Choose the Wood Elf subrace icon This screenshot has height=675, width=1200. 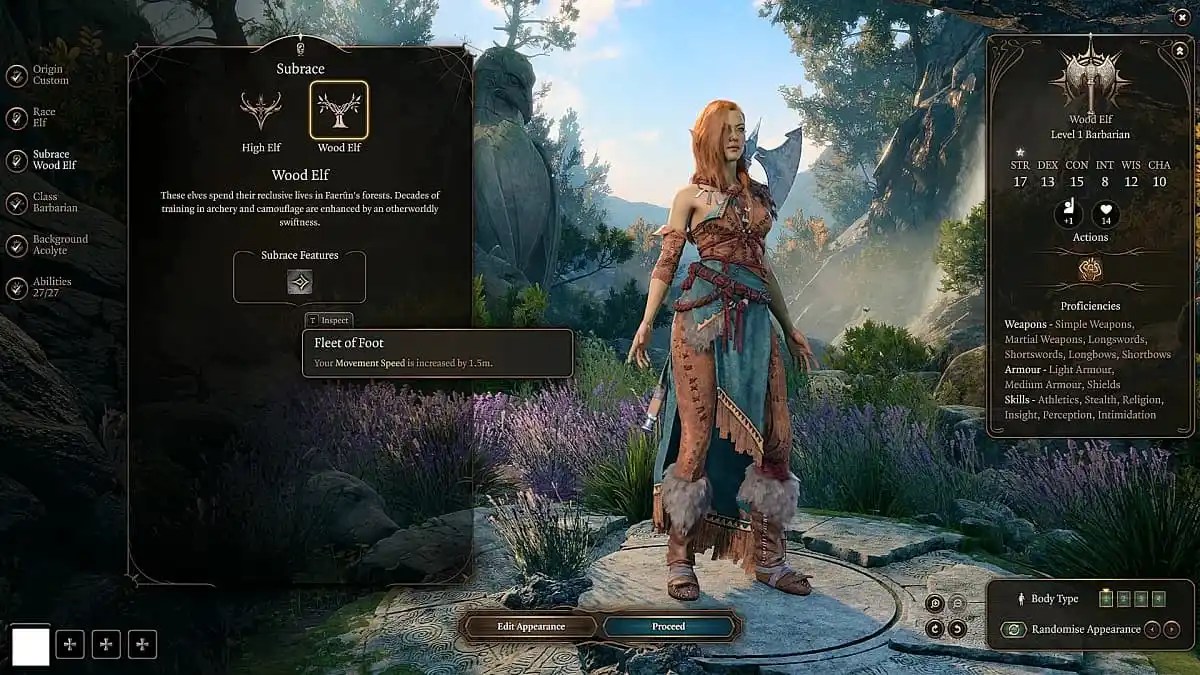339,111
